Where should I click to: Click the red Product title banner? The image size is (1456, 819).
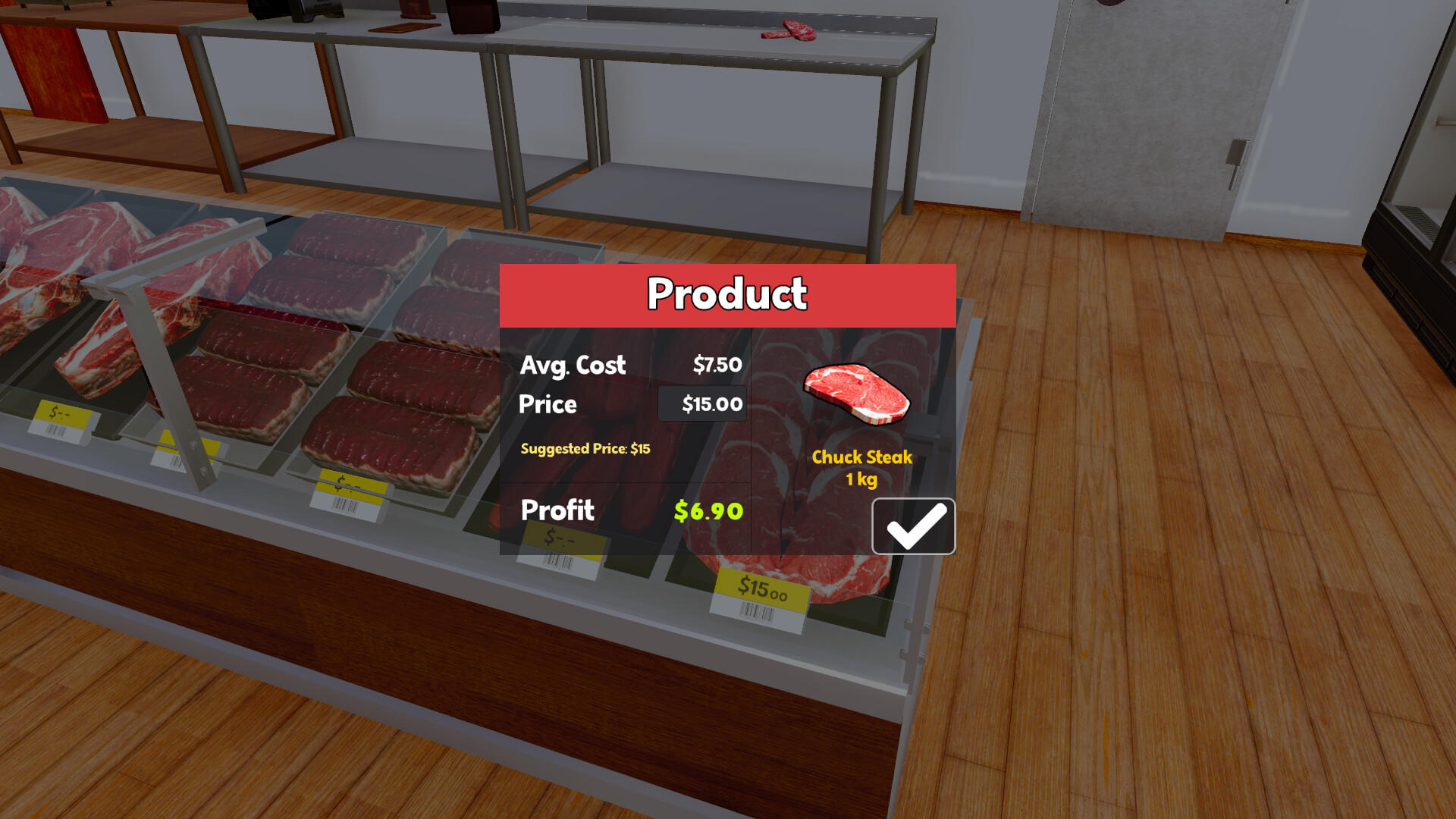[727, 293]
